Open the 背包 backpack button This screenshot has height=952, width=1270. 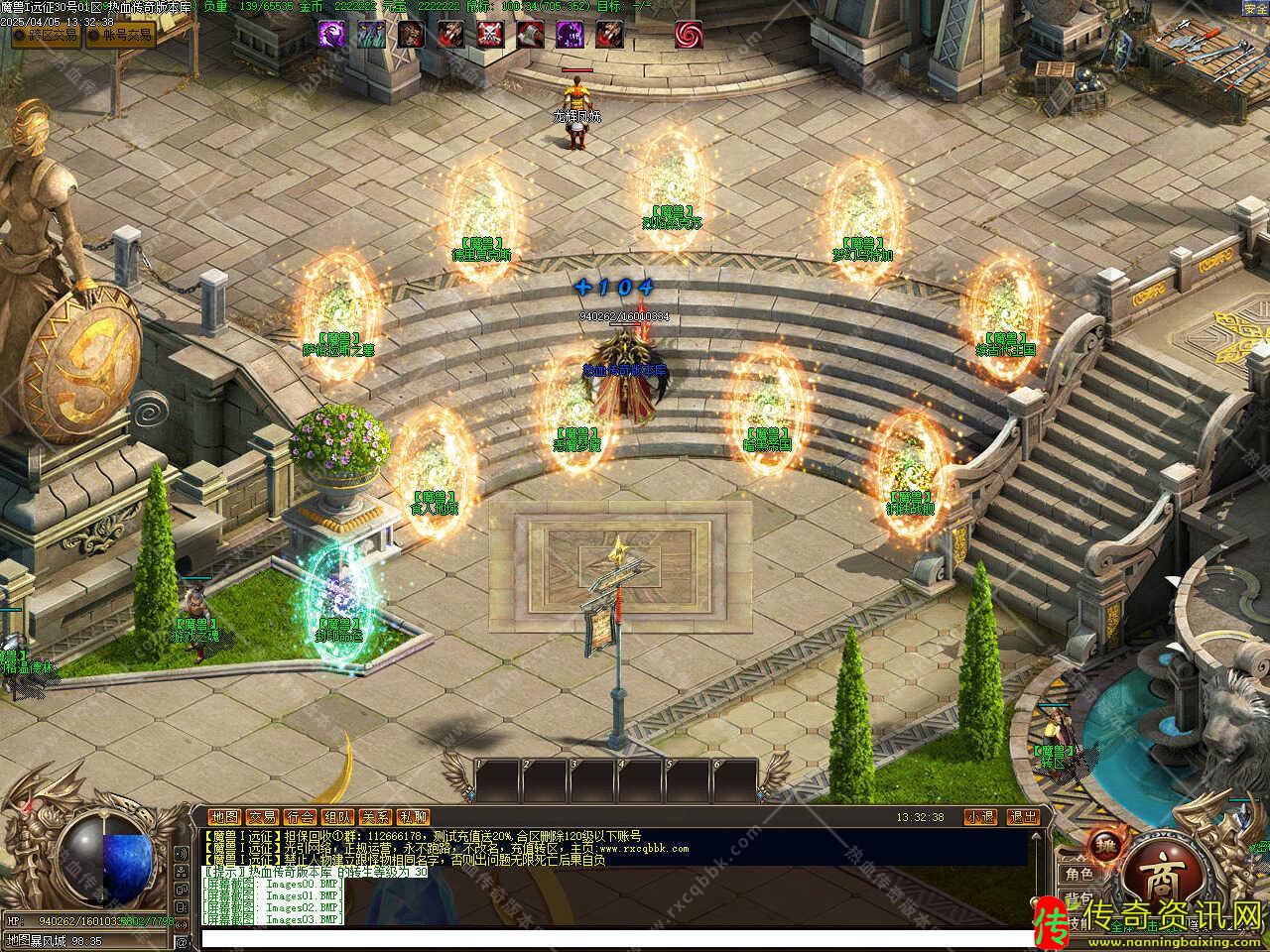tap(1079, 898)
